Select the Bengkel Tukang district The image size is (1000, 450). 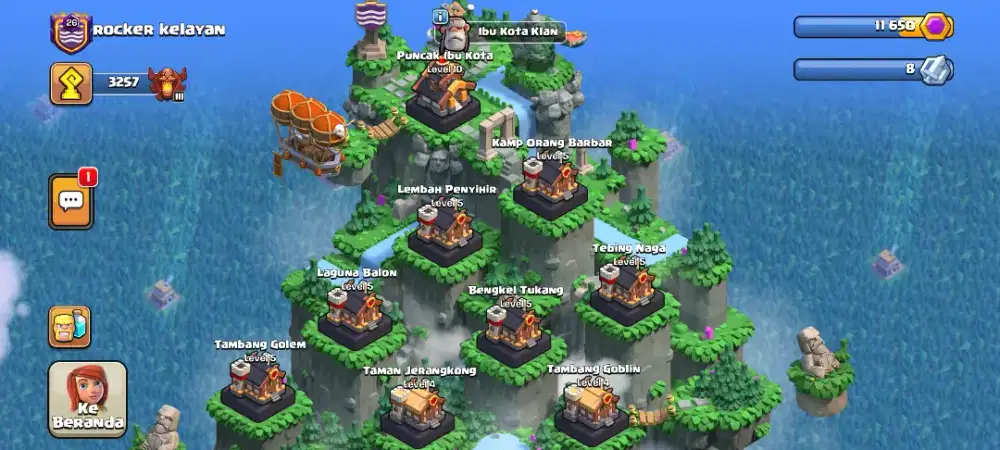514,330
